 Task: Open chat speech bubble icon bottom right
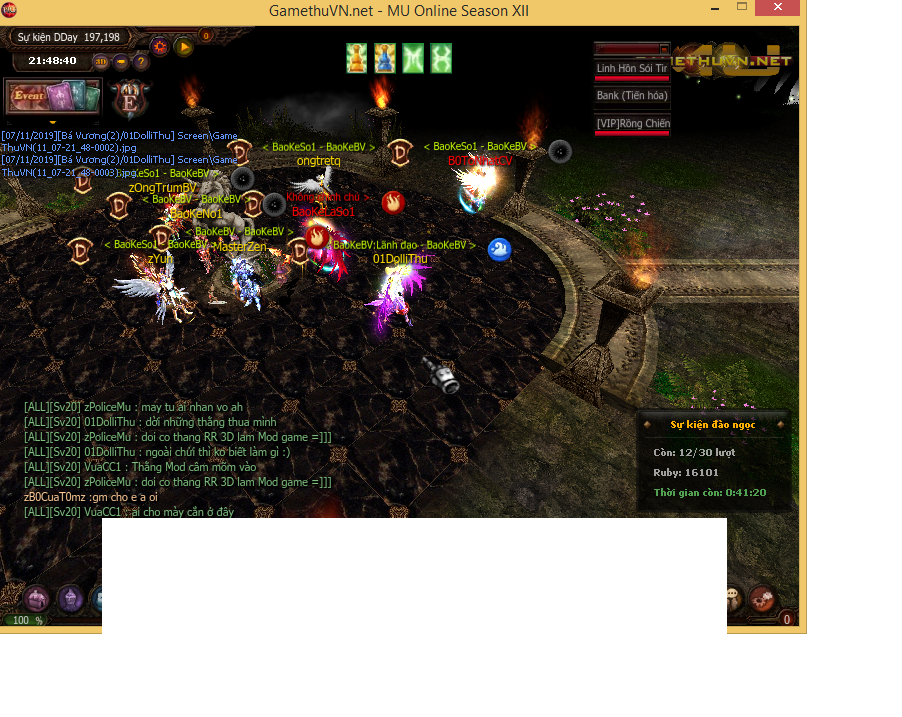(735, 597)
